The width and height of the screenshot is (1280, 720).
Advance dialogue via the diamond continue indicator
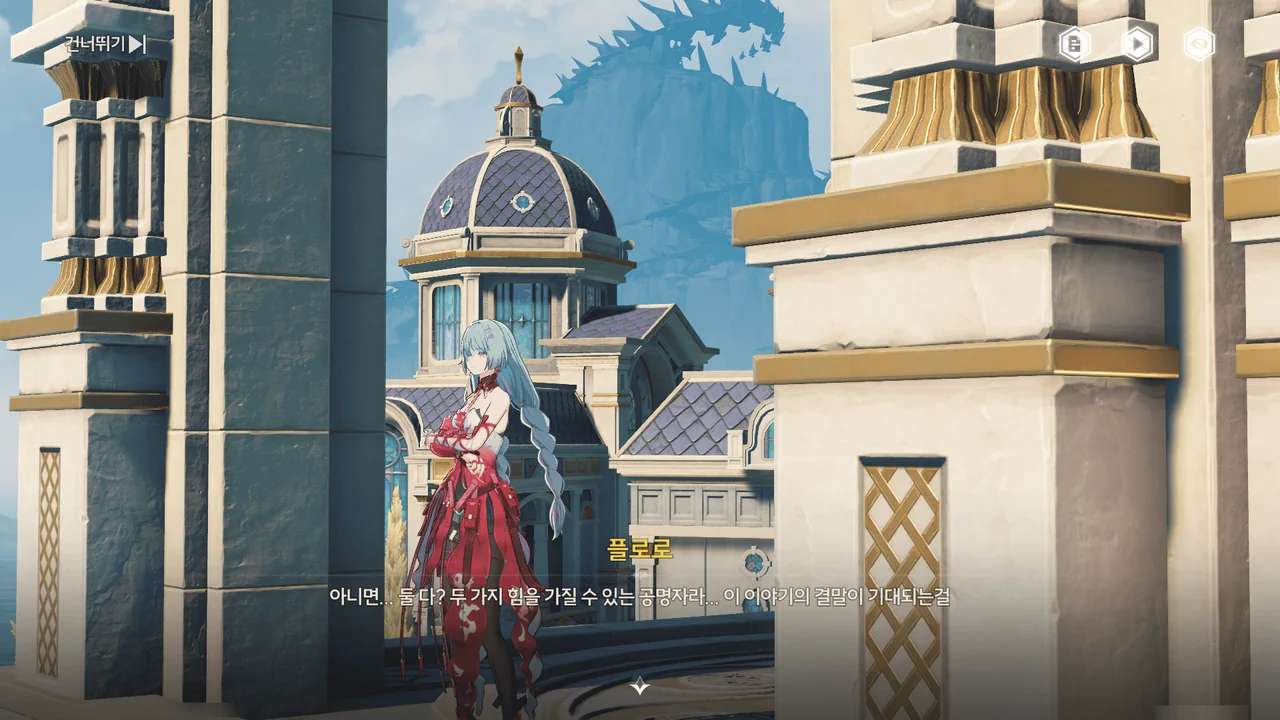(x=640, y=686)
